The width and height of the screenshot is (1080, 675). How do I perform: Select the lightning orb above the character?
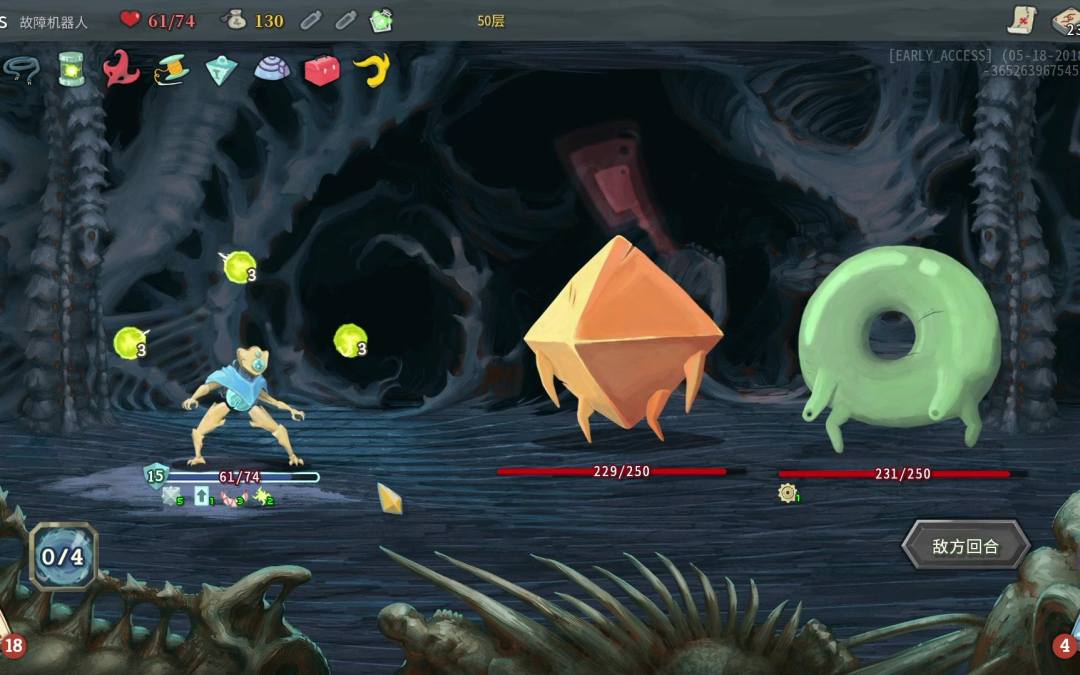(239, 266)
